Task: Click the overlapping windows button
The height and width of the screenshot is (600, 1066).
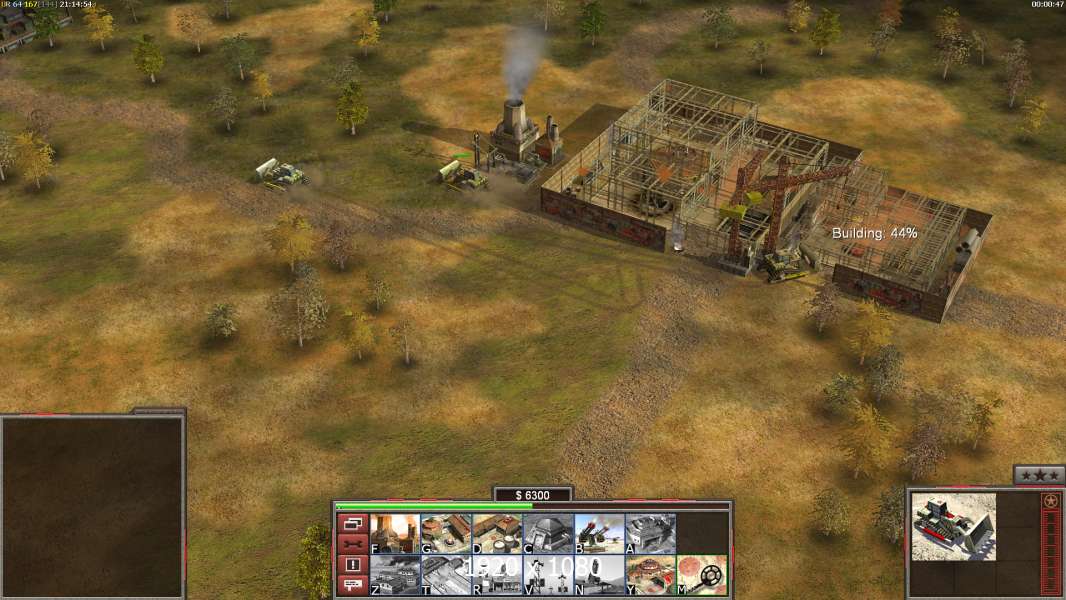Action: point(352,523)
